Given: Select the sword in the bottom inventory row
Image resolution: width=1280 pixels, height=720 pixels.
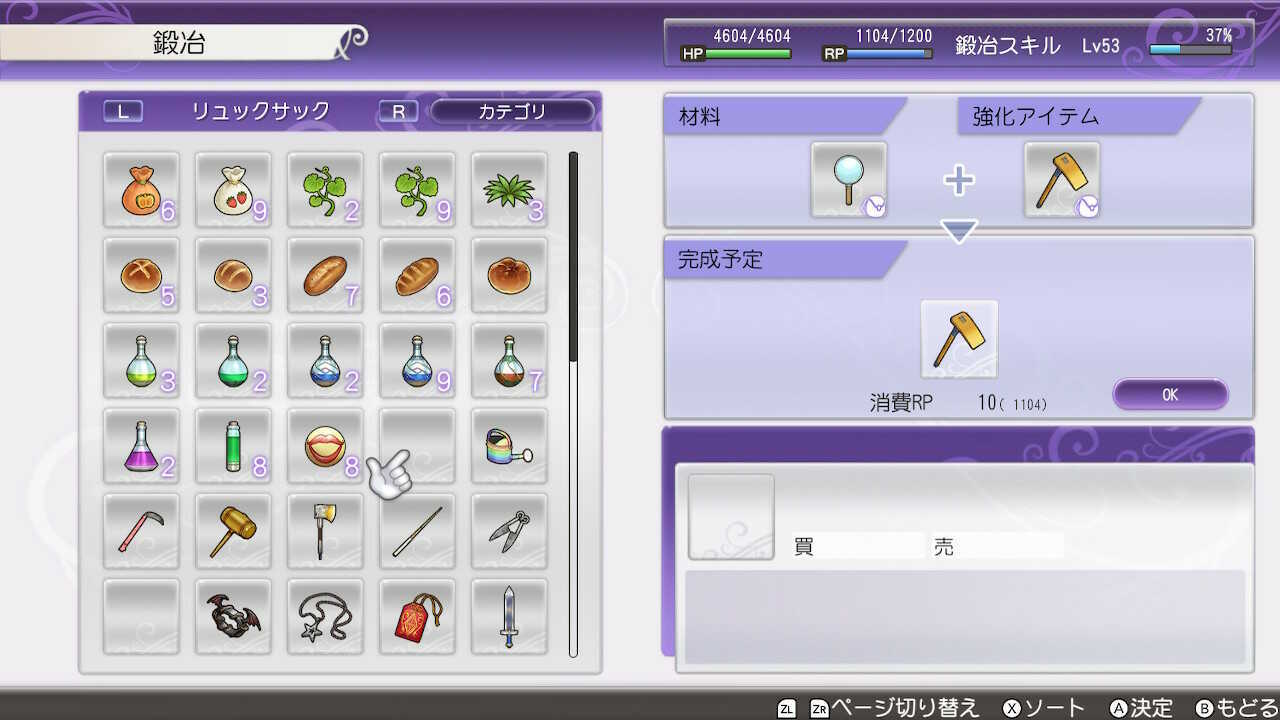Looking at the screenshot, I should click(509, 616).
